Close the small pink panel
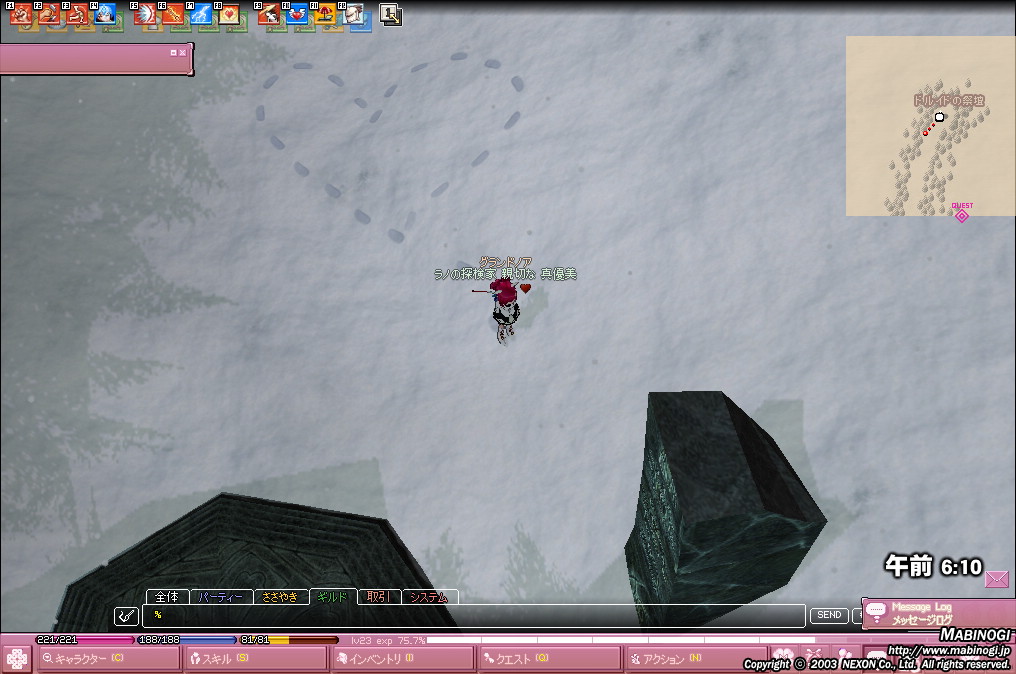The image size is (1016, 674). (x=183, y=52)
